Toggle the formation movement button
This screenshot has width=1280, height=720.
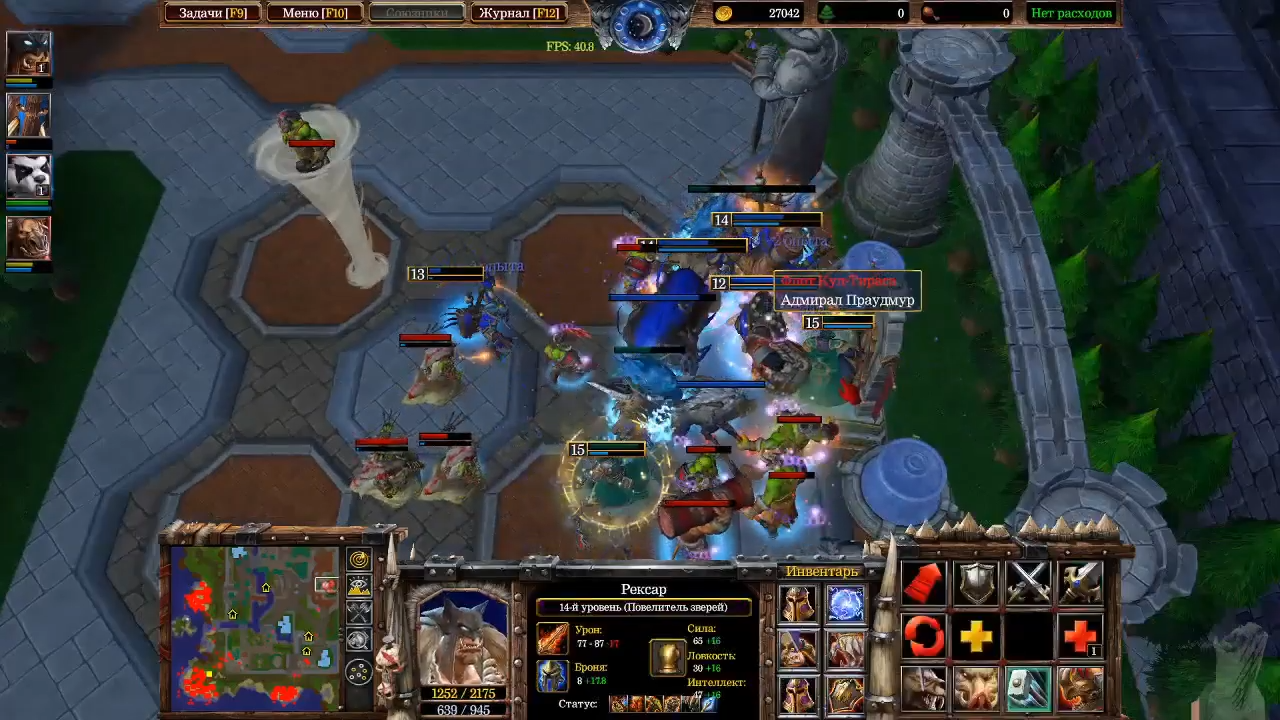358,672
